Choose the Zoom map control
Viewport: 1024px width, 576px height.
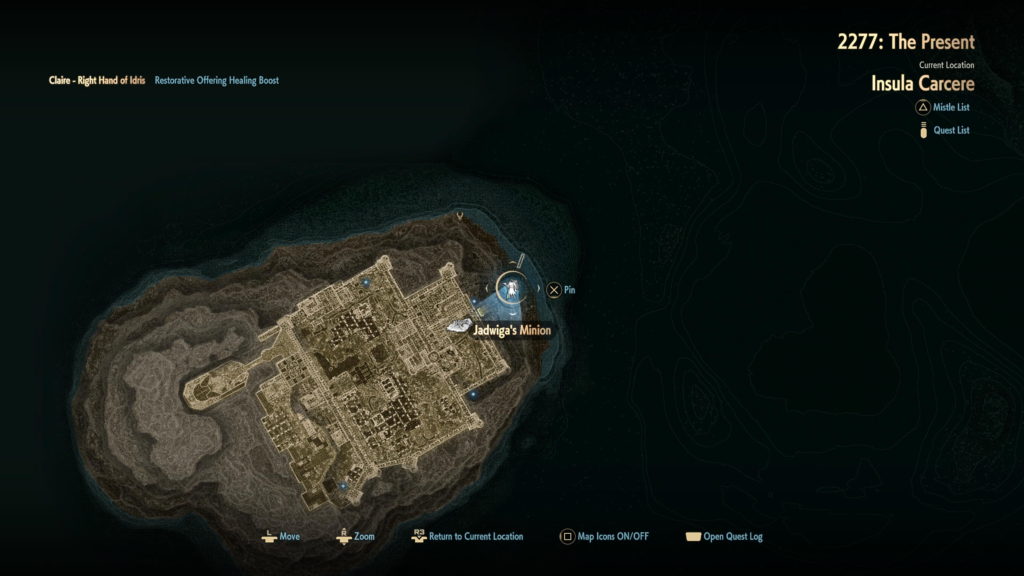(x=355, y=536)
